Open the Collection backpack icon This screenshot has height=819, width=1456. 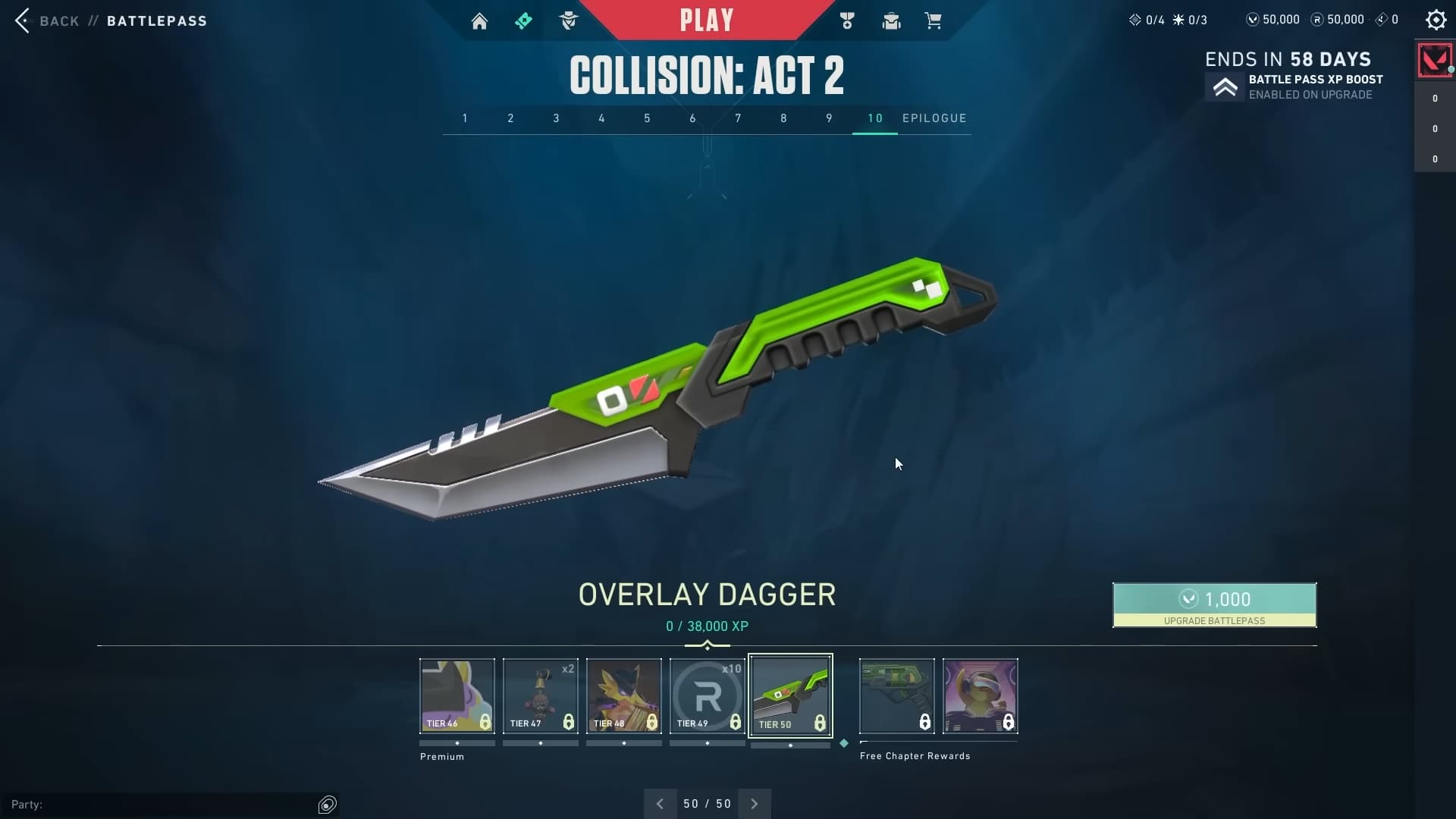click(x=891, y=20)
